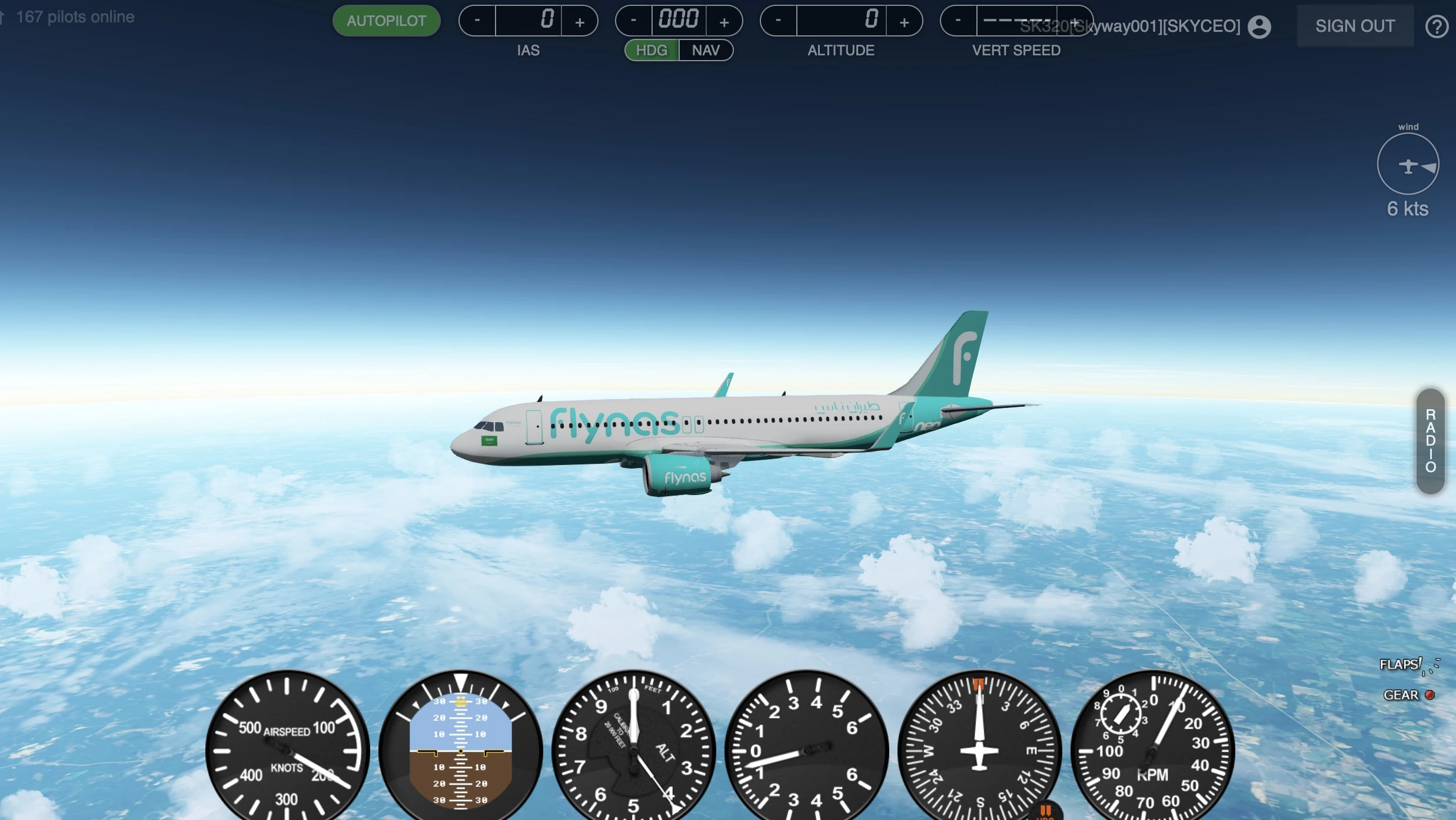1456x820 pixels.
Task: Click the wind direction indicator
Action: pyautogui.click(x=1408, y=164)
